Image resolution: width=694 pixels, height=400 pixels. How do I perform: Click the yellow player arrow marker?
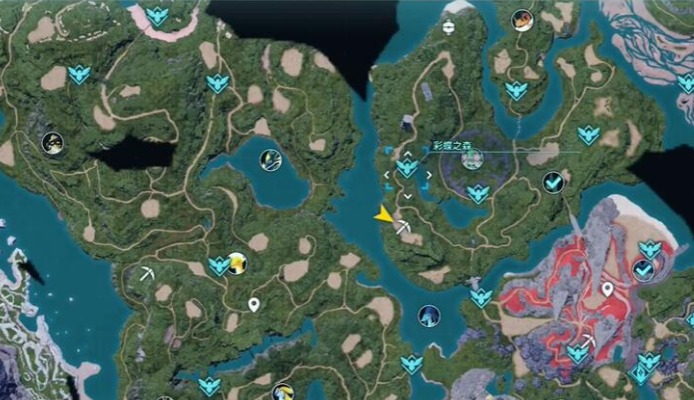pos(384,214)
